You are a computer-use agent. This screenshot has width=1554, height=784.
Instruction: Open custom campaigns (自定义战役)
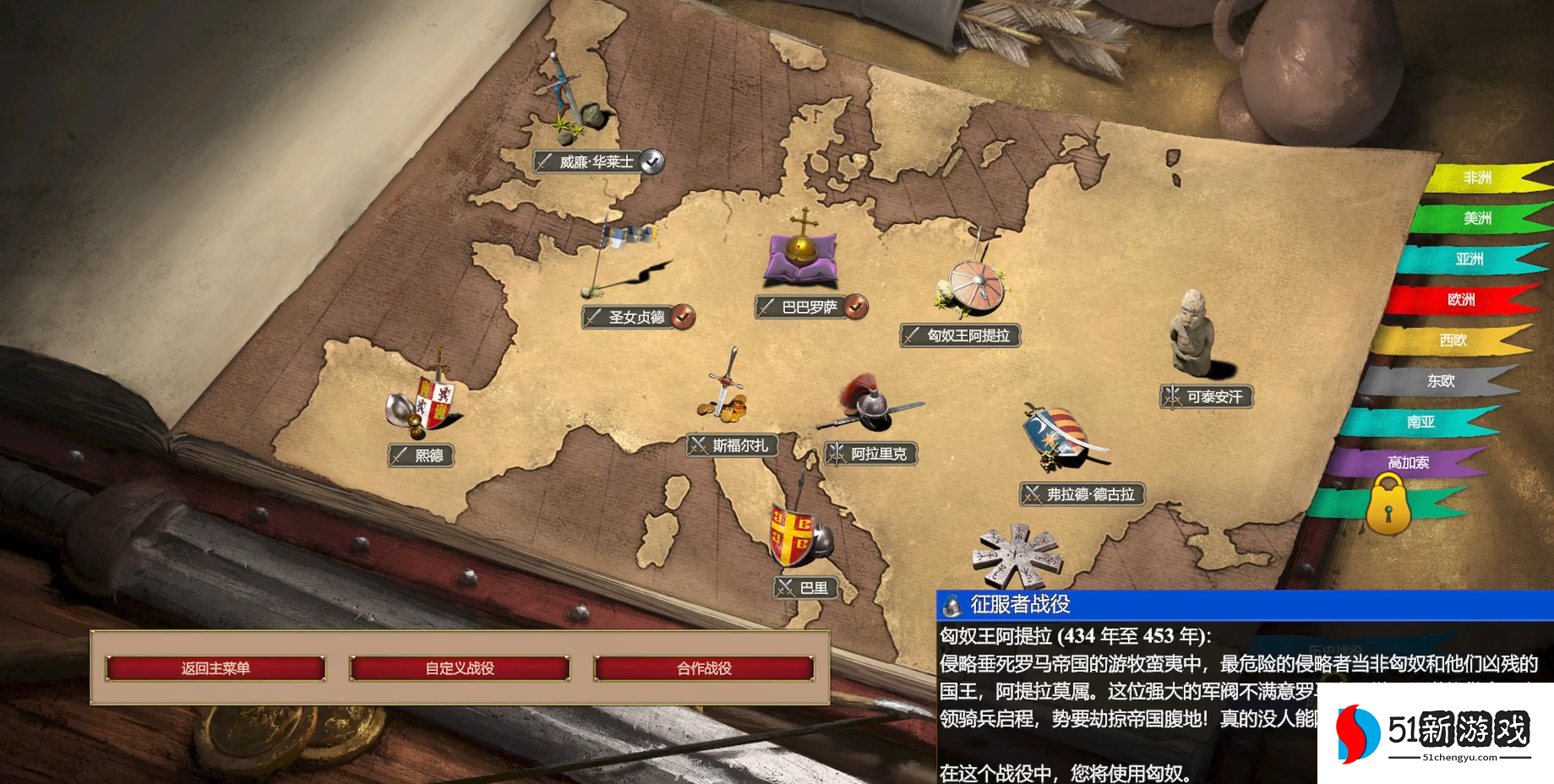(x=460, y=668)
